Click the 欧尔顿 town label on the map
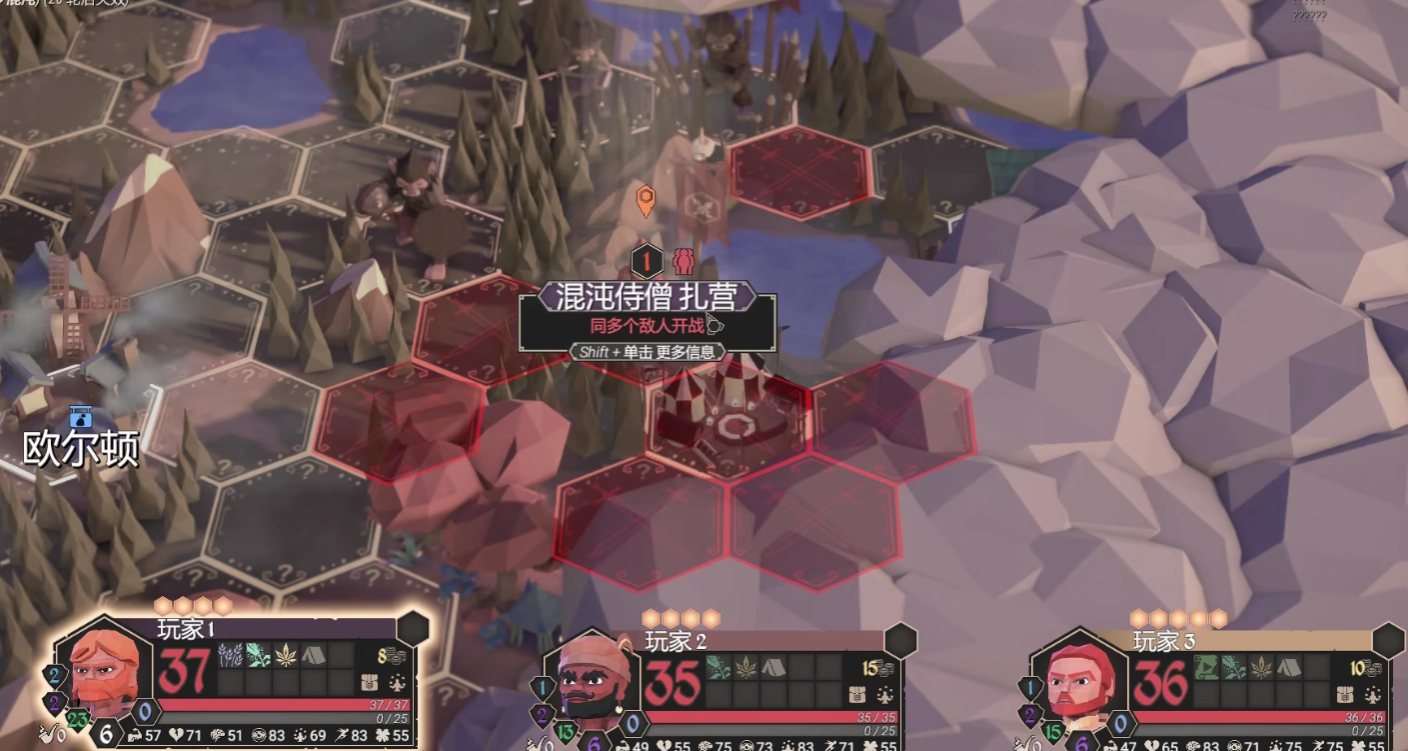This screenshot has width=1408, height=751. point(81,449)
